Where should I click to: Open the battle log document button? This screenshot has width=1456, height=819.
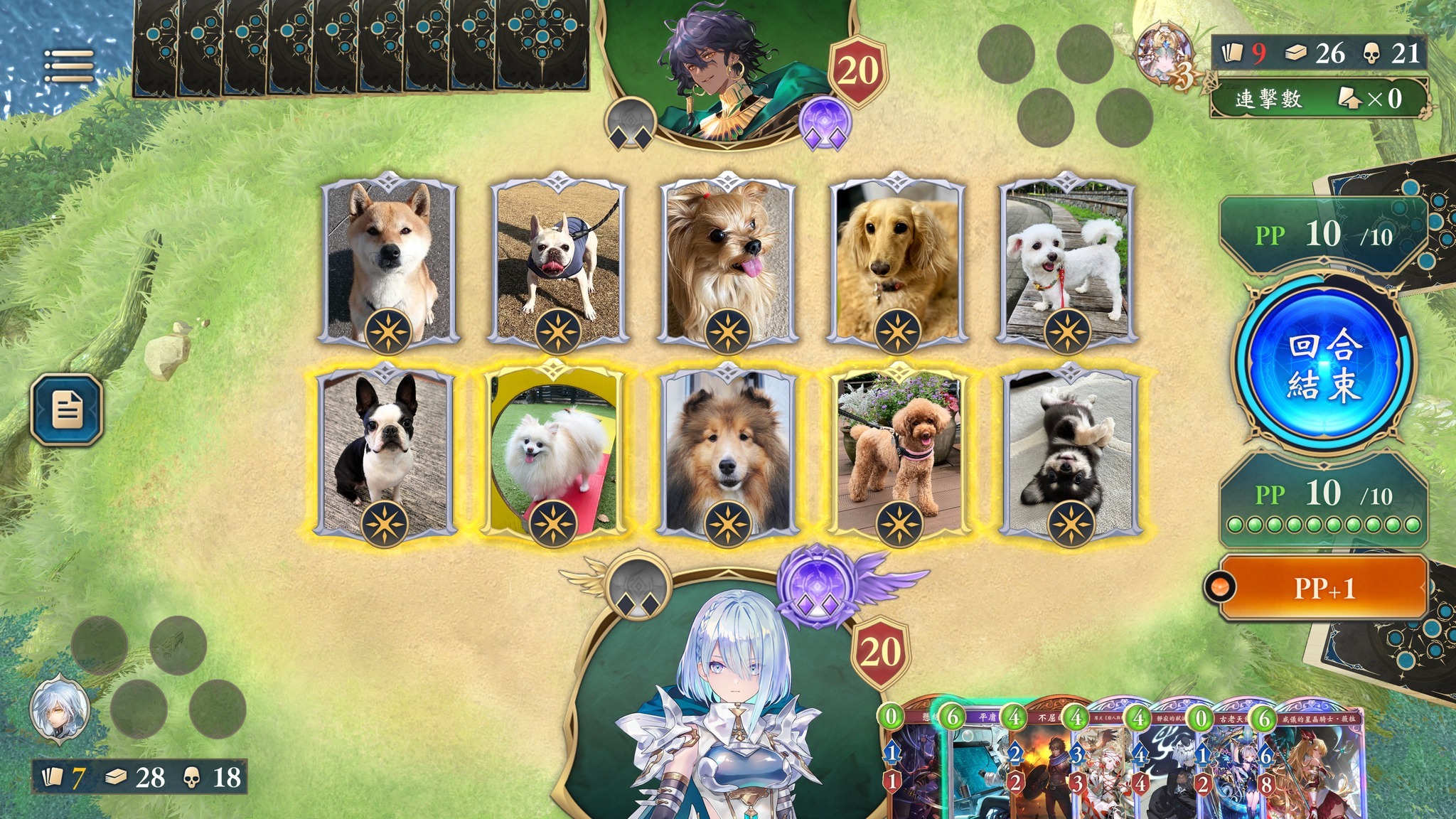pos(68,409)
